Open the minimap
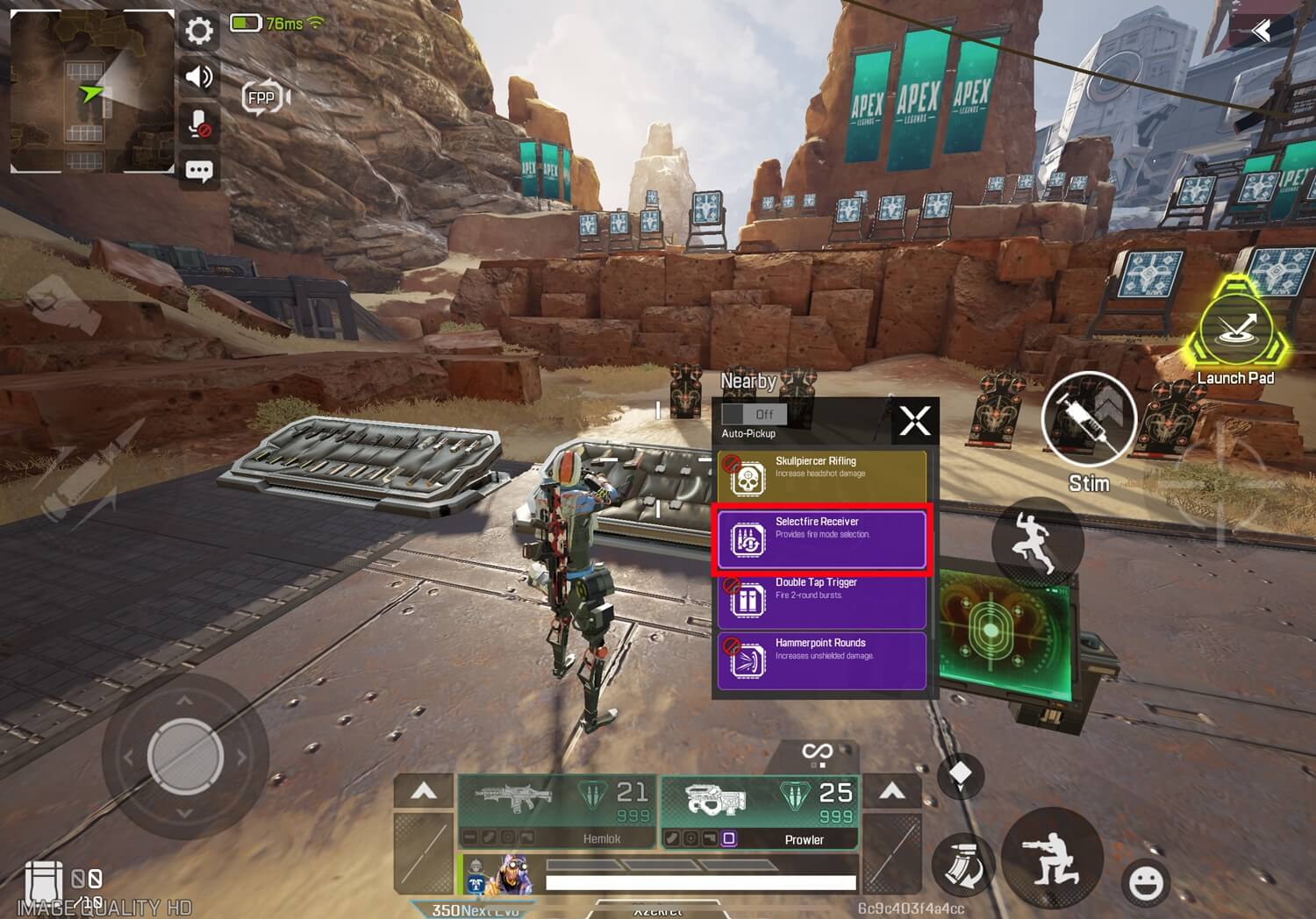This screenshot has height=919, width=1316. [91, 91]
